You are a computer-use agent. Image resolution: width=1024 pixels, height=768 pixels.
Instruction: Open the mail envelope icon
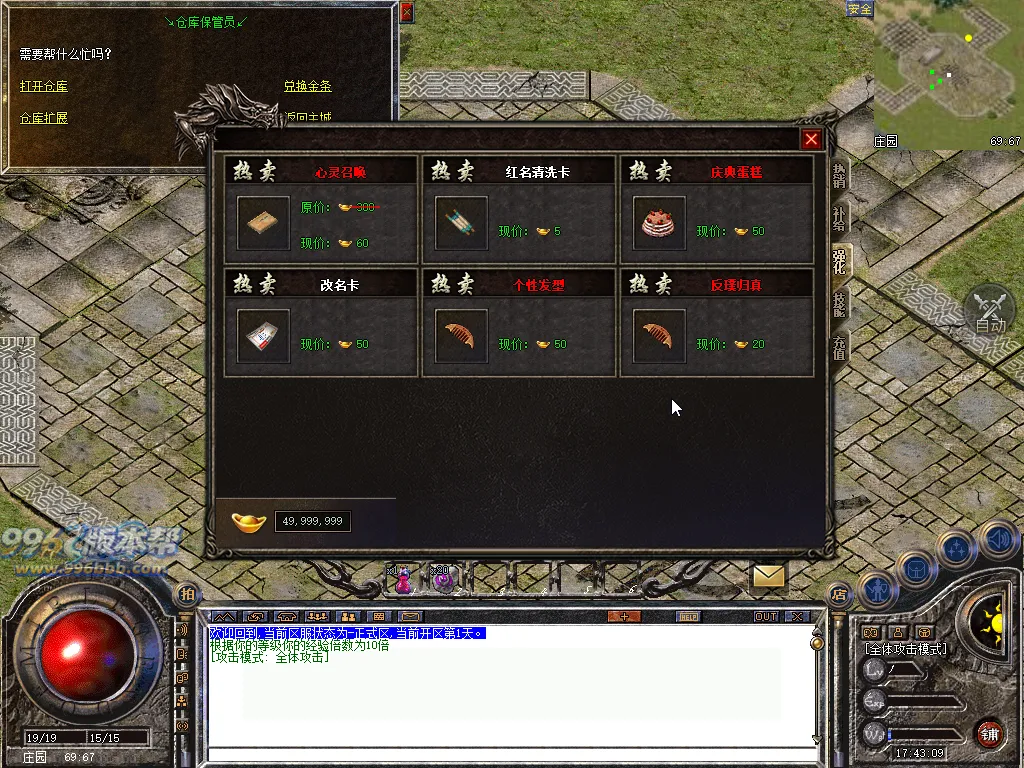point(768,576)
